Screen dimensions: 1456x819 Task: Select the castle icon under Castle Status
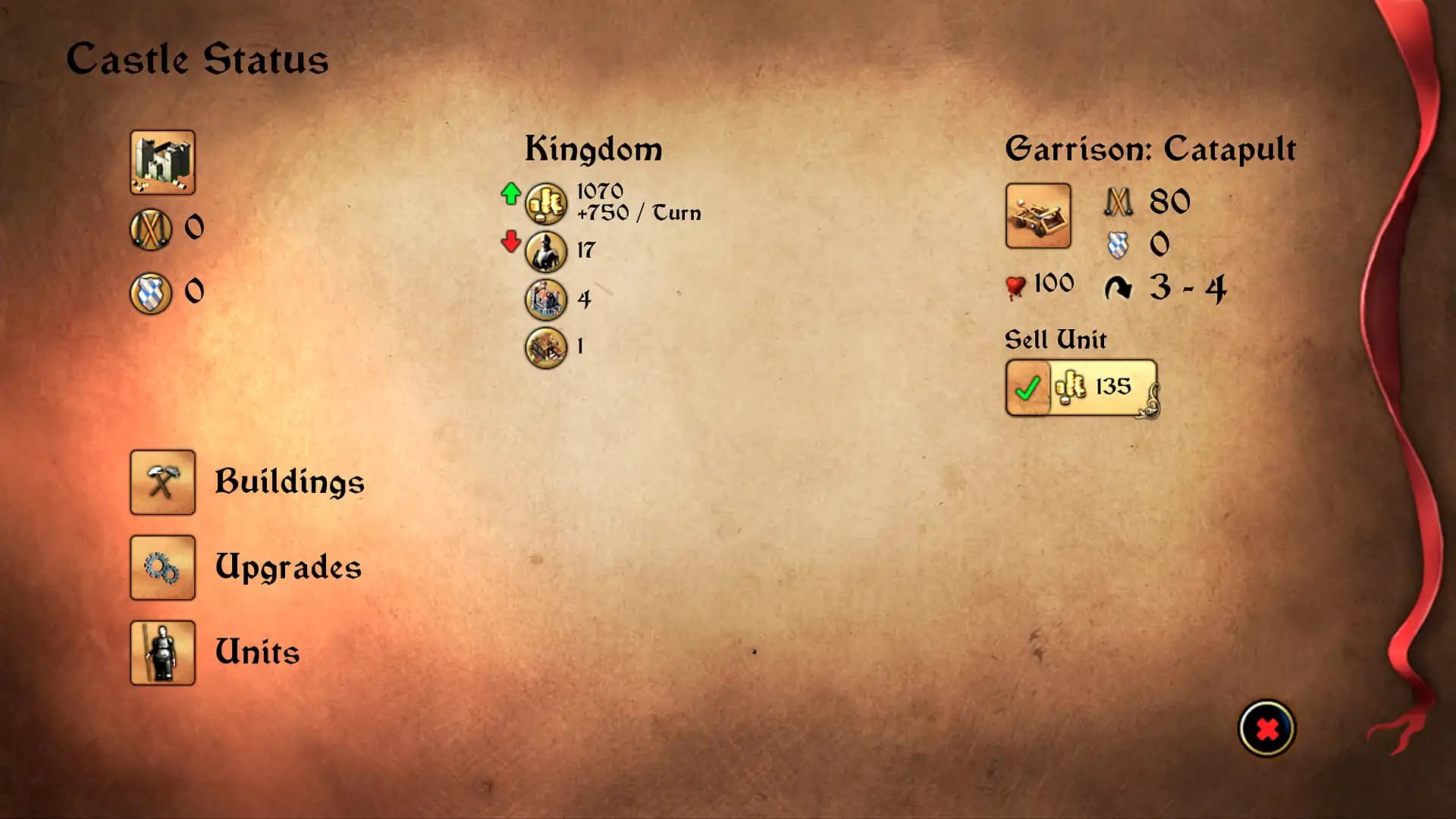(x=162, y=162)
